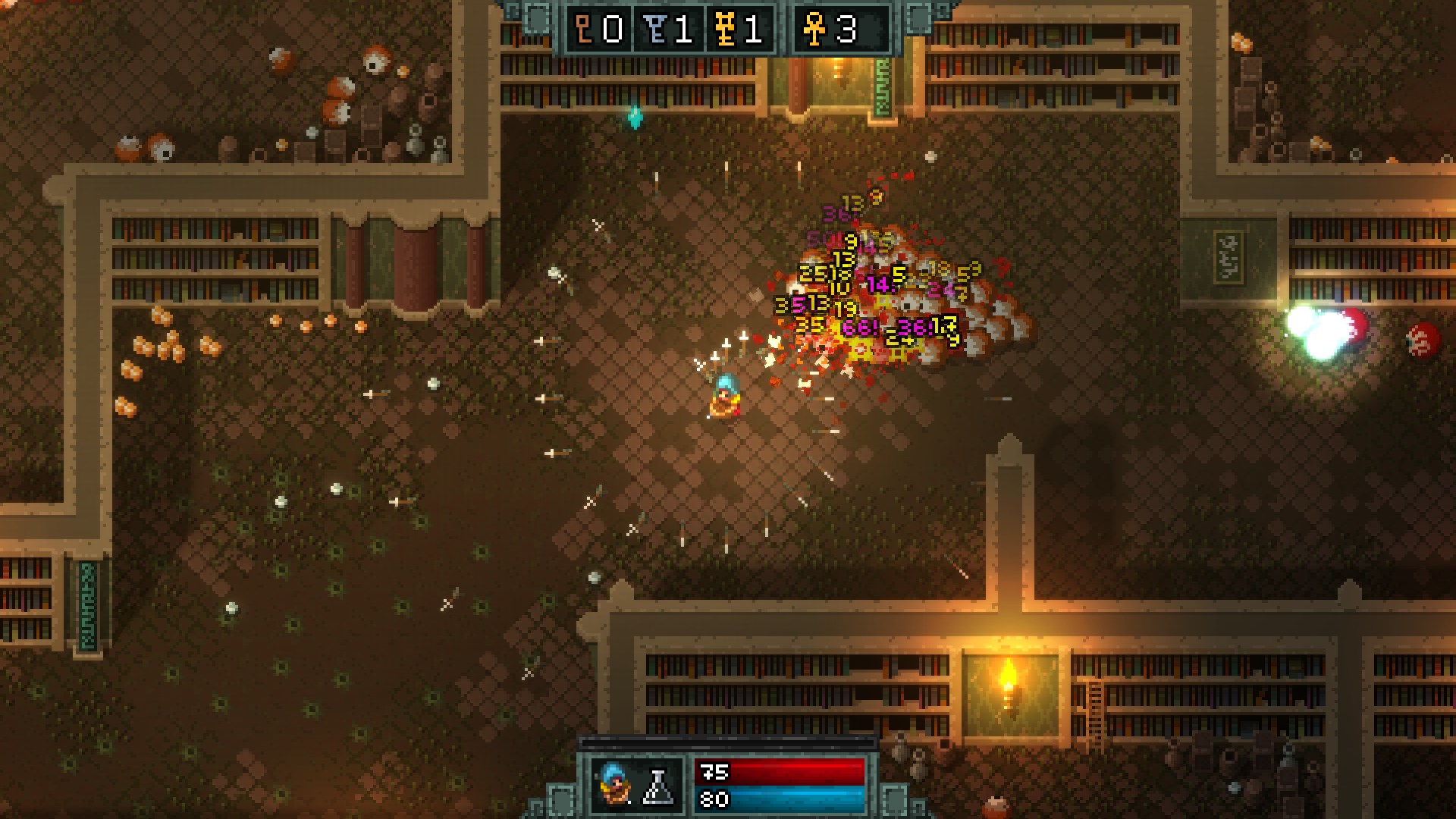Viewport: 1456px width, 819px height.
Task: Select the bronze key counter icon
Action: pyautogui.click(x=583, y=30)
